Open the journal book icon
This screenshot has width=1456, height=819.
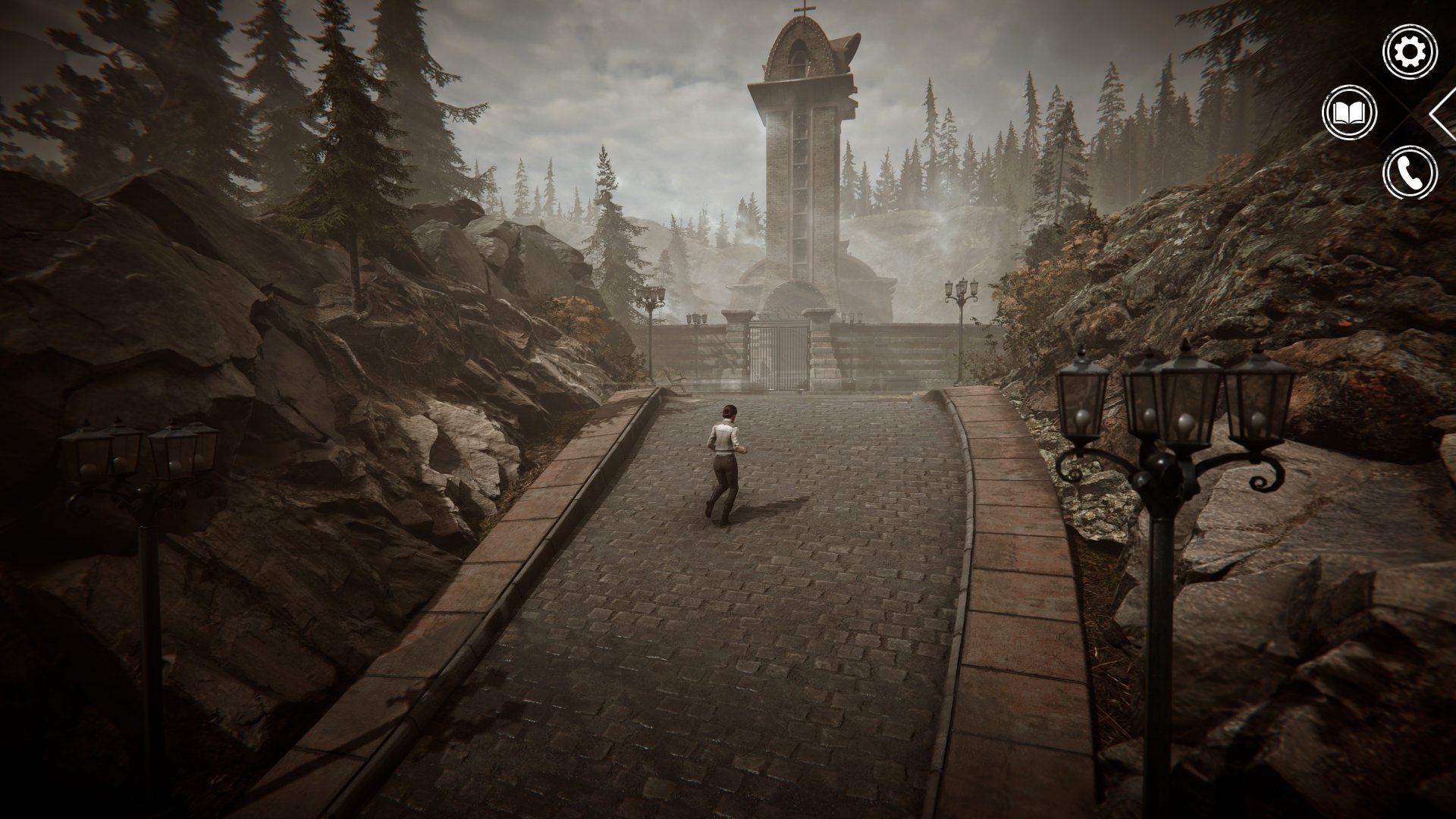(1349, 114)
